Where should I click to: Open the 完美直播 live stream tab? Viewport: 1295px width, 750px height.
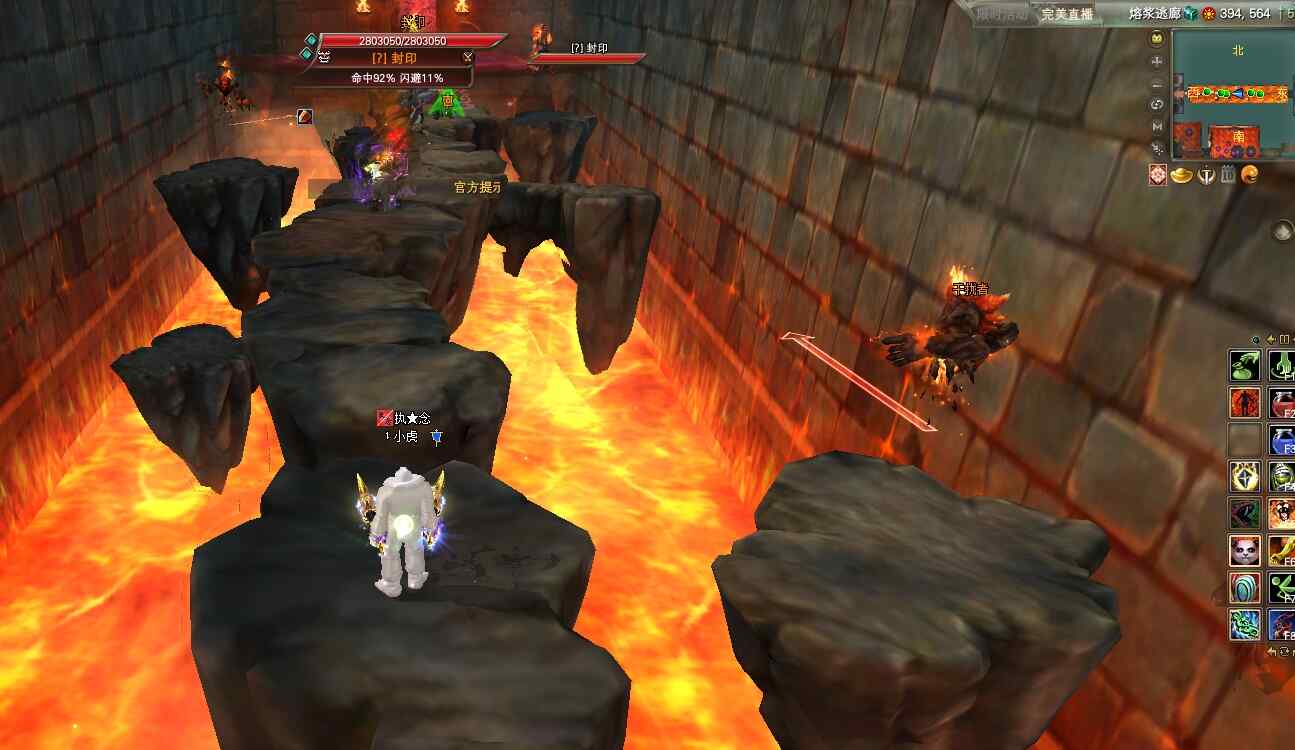[1067, 14]
